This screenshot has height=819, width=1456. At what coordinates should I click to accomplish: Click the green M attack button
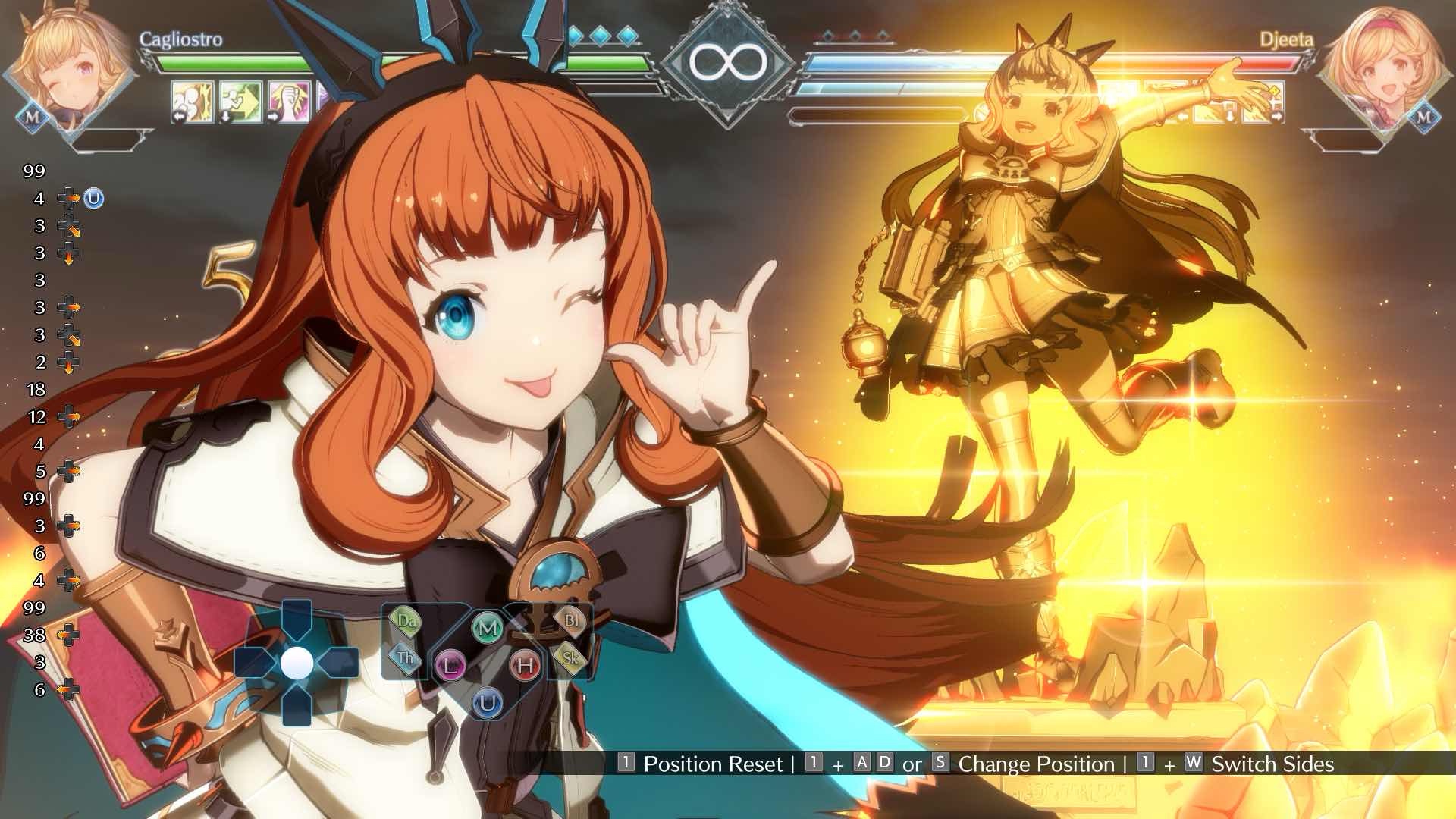pyautogui.click(x=488, y=628)
